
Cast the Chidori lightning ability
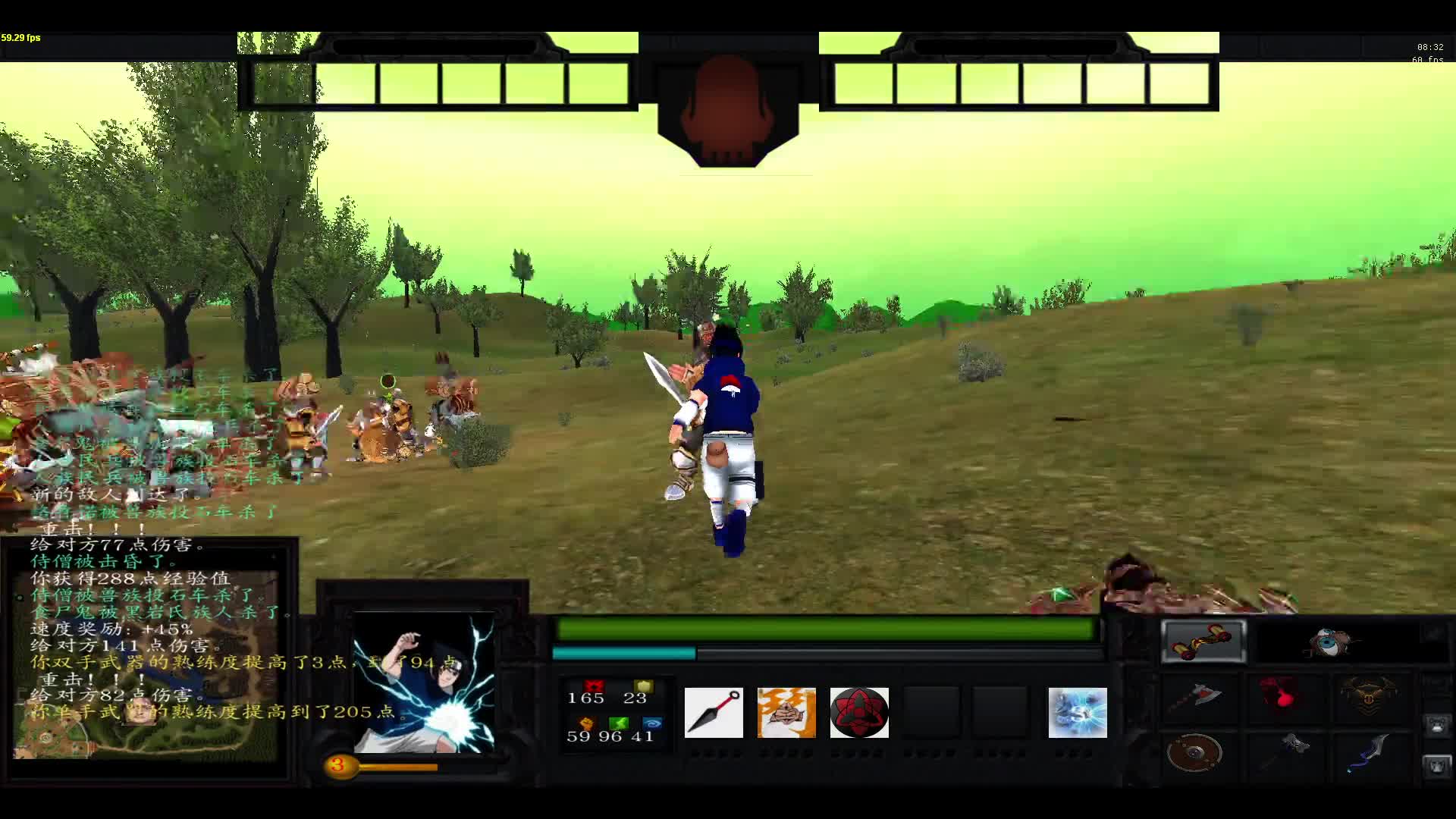(x=1077, y=713)
